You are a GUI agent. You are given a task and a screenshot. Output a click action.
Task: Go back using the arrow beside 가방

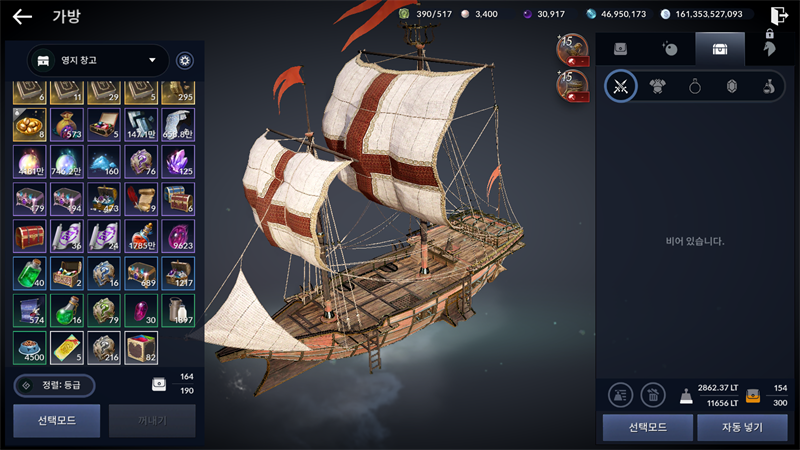[22, 16]
